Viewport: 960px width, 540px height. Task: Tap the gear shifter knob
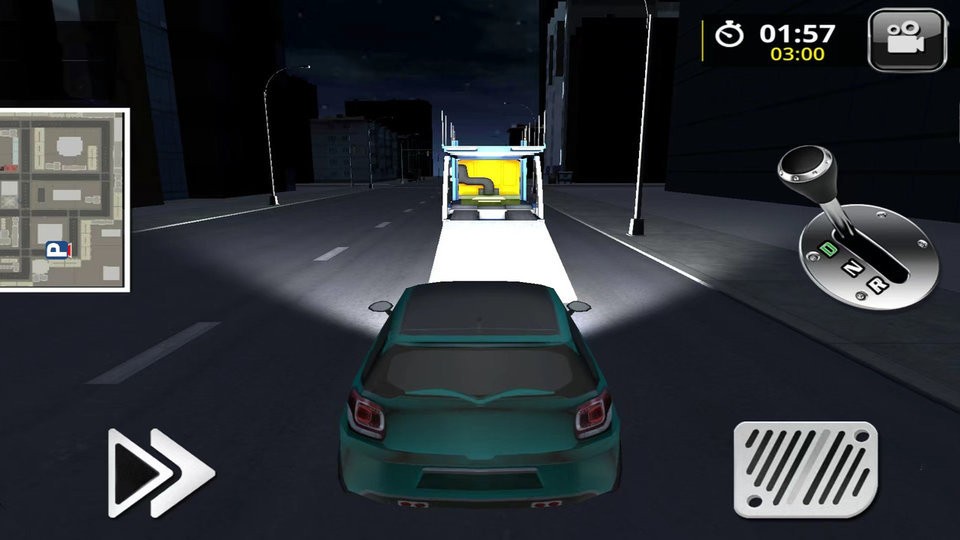(x=808, y=164)
